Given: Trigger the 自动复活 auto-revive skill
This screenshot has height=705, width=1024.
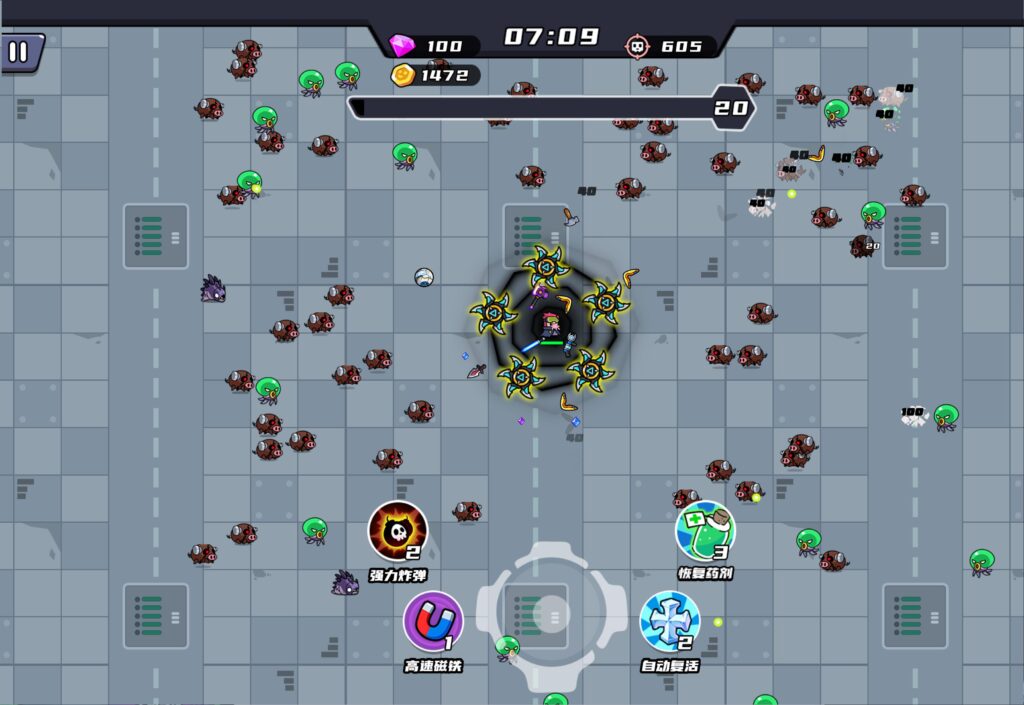Looking at the screenshot, I should [x=670, y=621].
